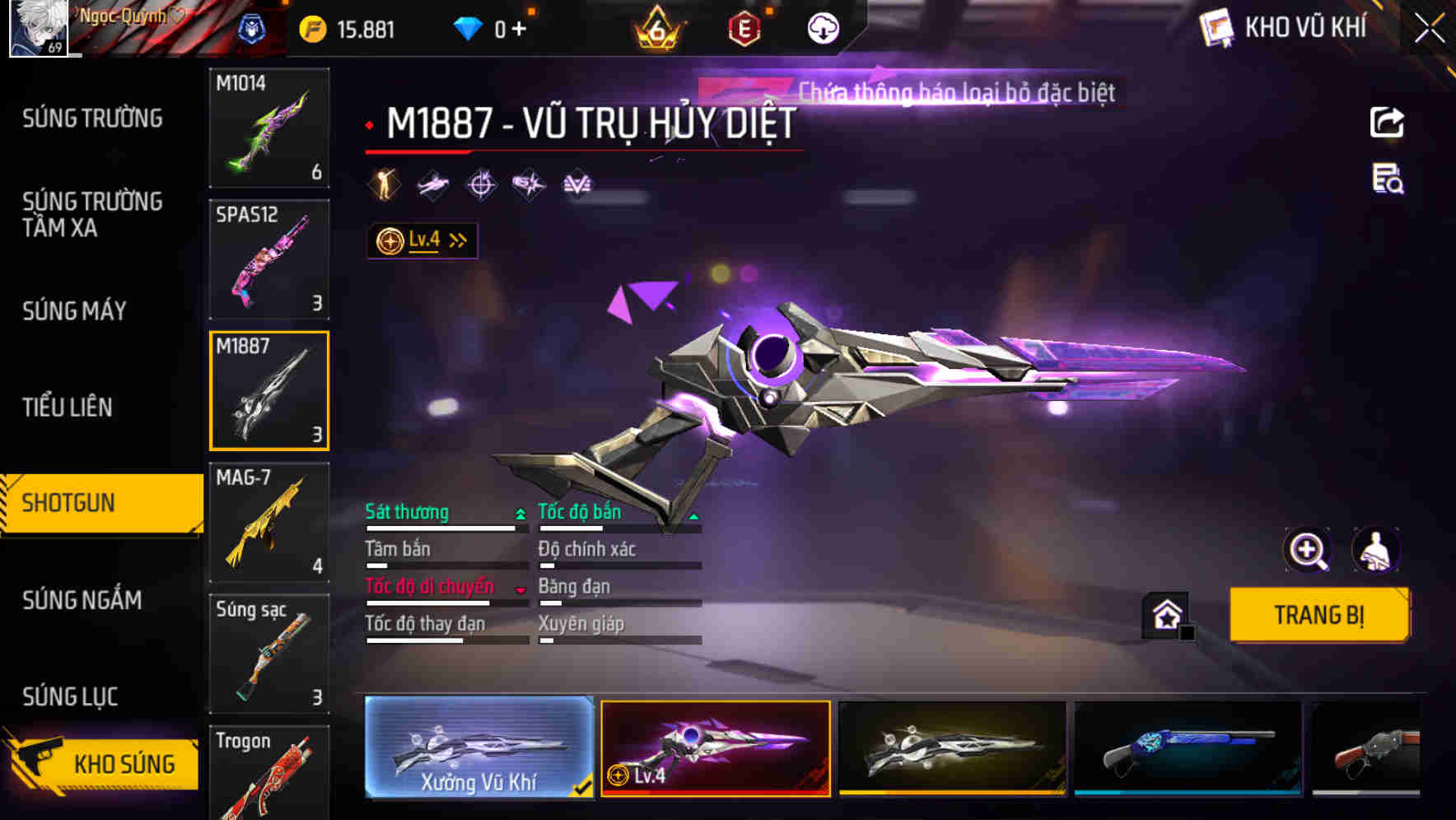The image size is (1456, 820).
Task: Open the share icon for M1887 skin
Action: (x=1388, y=122)
